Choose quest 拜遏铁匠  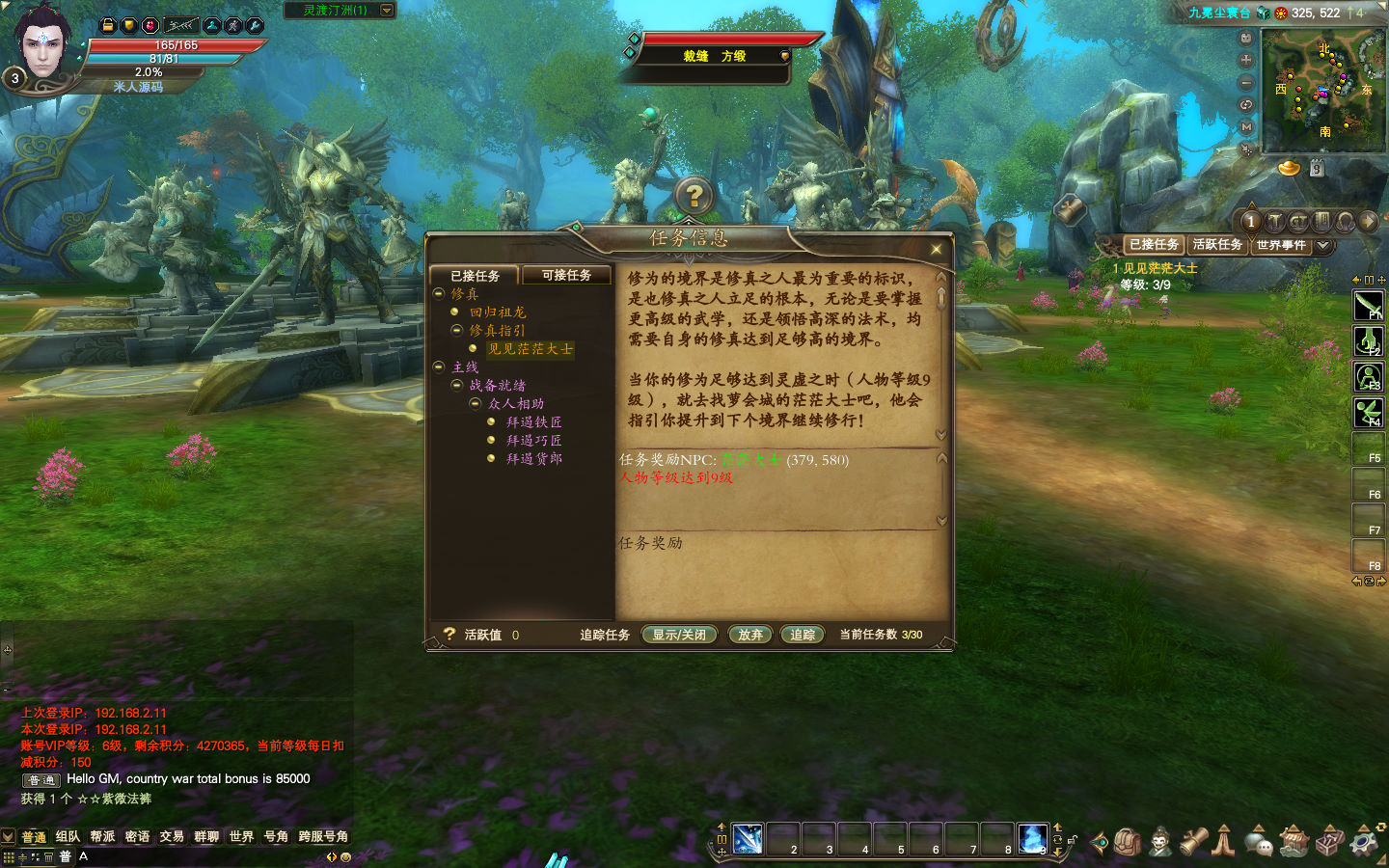[x=534, y=422]
